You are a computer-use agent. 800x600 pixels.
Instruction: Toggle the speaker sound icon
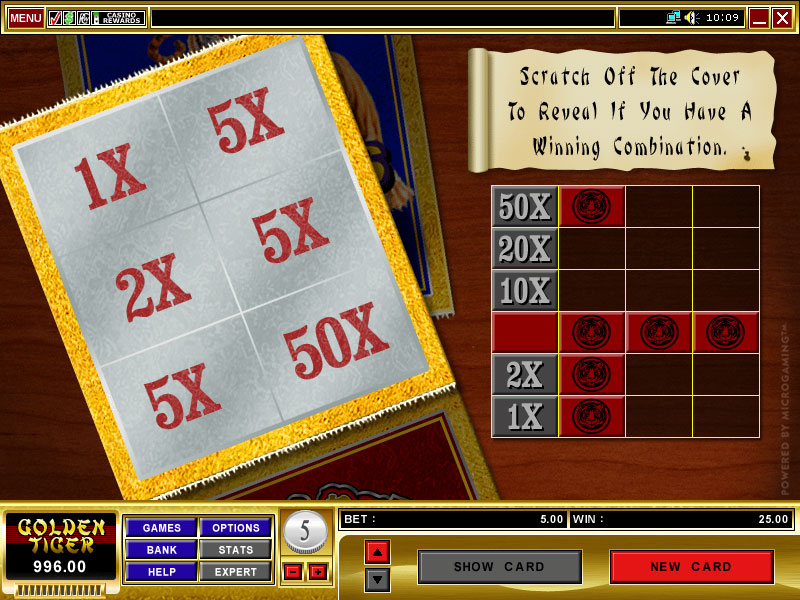coord(691,18)
